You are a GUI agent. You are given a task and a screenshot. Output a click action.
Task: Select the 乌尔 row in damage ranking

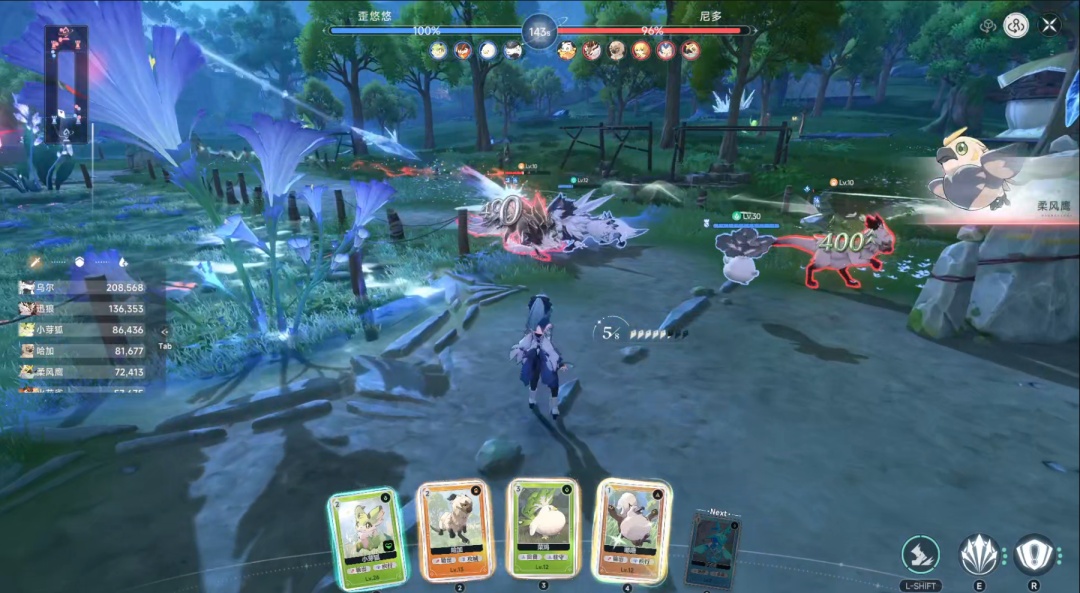(82, 287)
